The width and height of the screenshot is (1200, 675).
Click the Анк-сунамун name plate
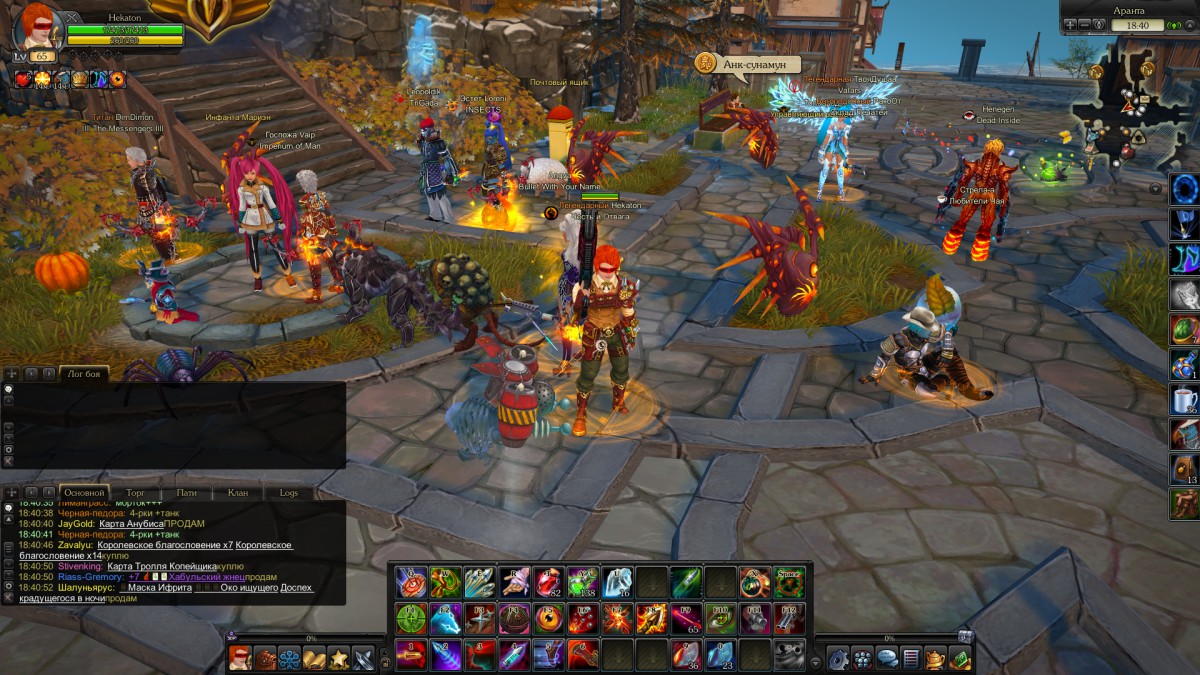tap(748, 64)
